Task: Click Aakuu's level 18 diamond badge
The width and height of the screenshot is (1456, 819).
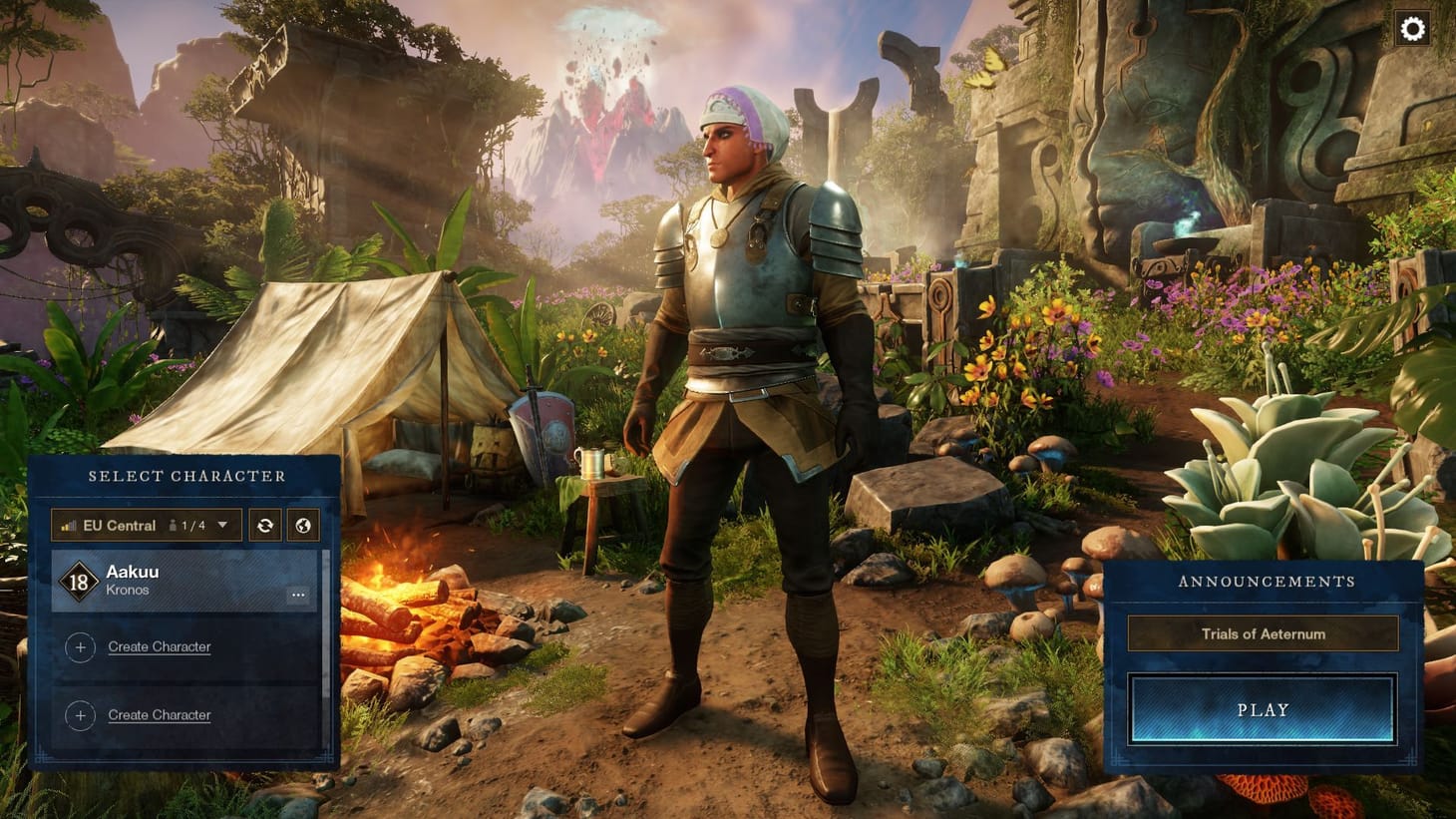Action: coord(79,582)
